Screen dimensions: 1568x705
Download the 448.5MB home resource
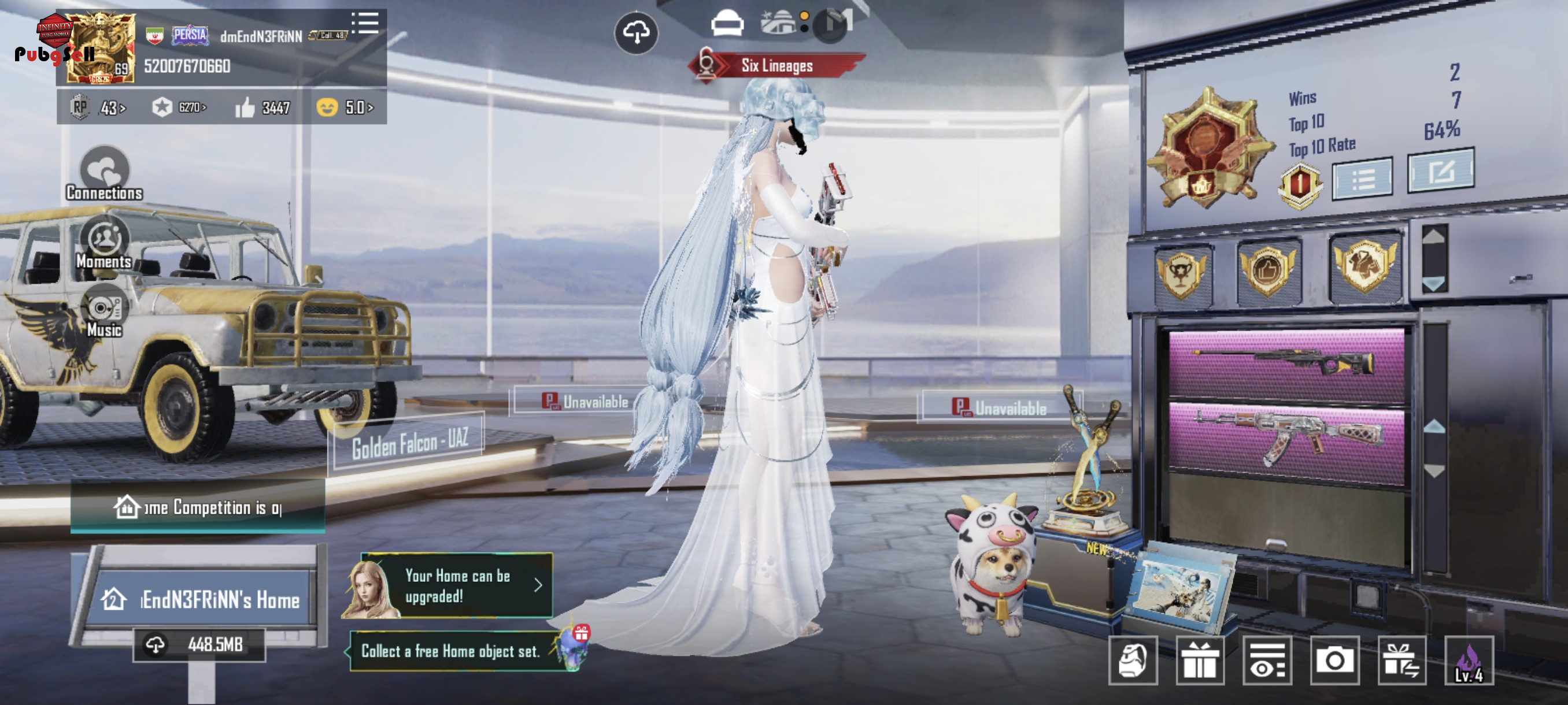pos(199,644)
